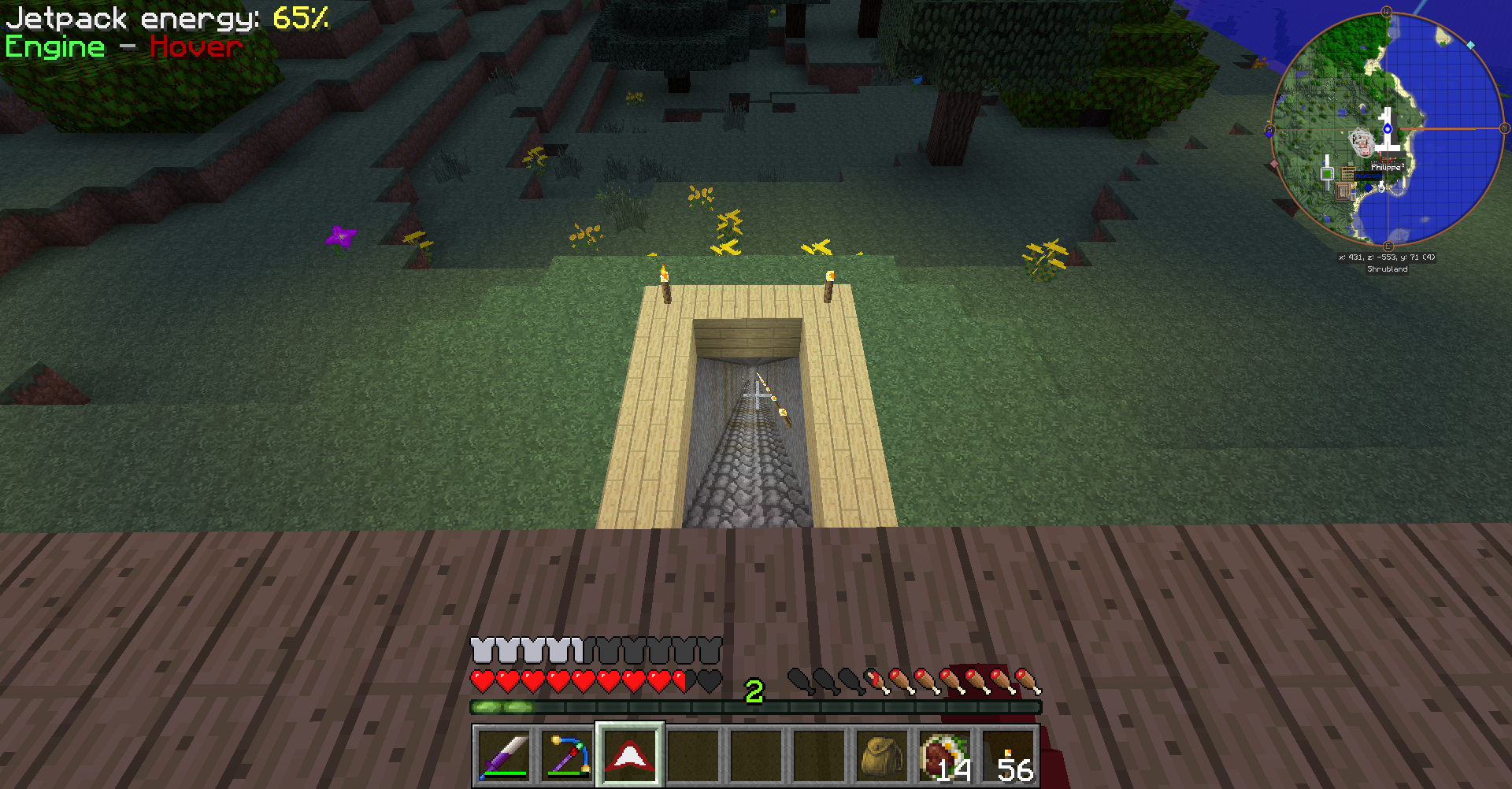Select the torch stack of 56

point(1008,756)
